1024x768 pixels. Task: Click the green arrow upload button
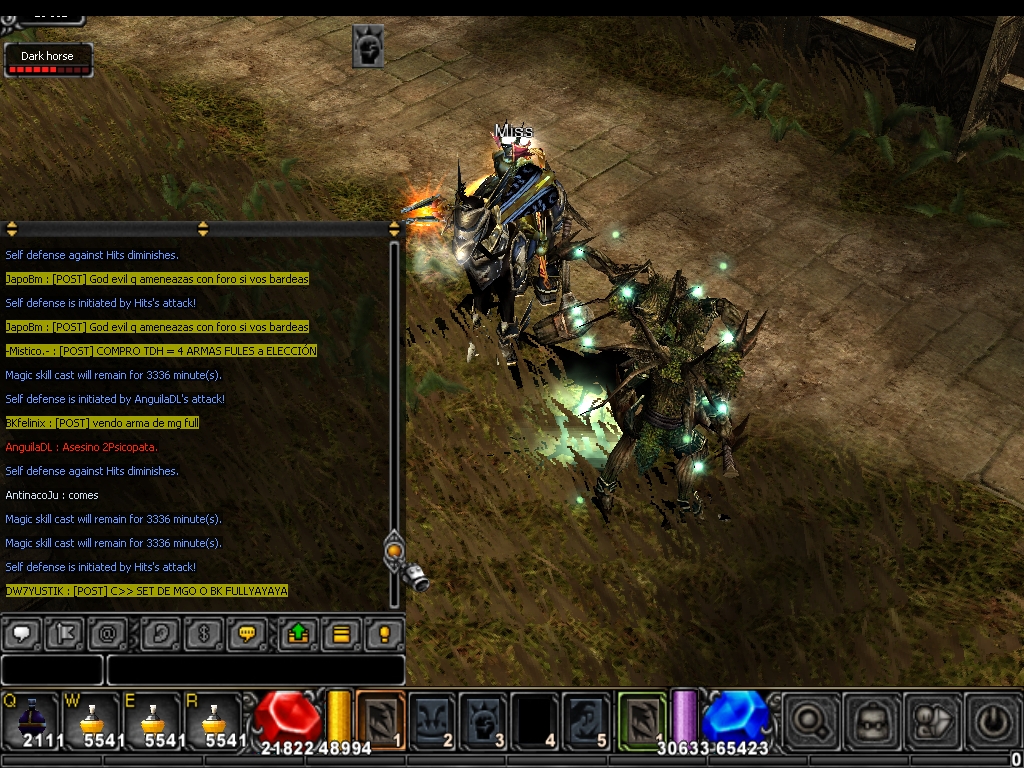[x=298, y=634]
